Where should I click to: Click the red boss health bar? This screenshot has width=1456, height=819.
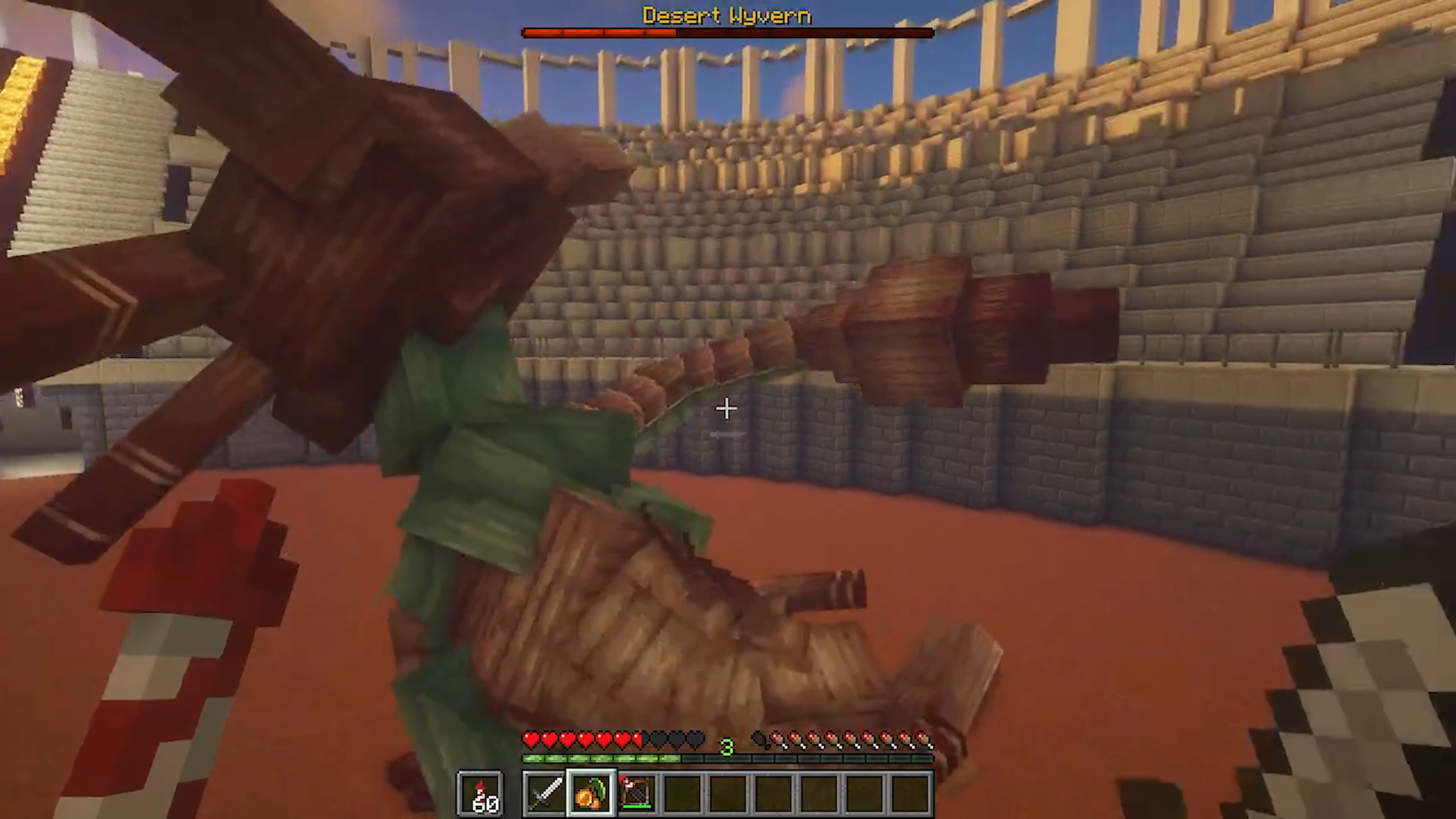(599, 32)
